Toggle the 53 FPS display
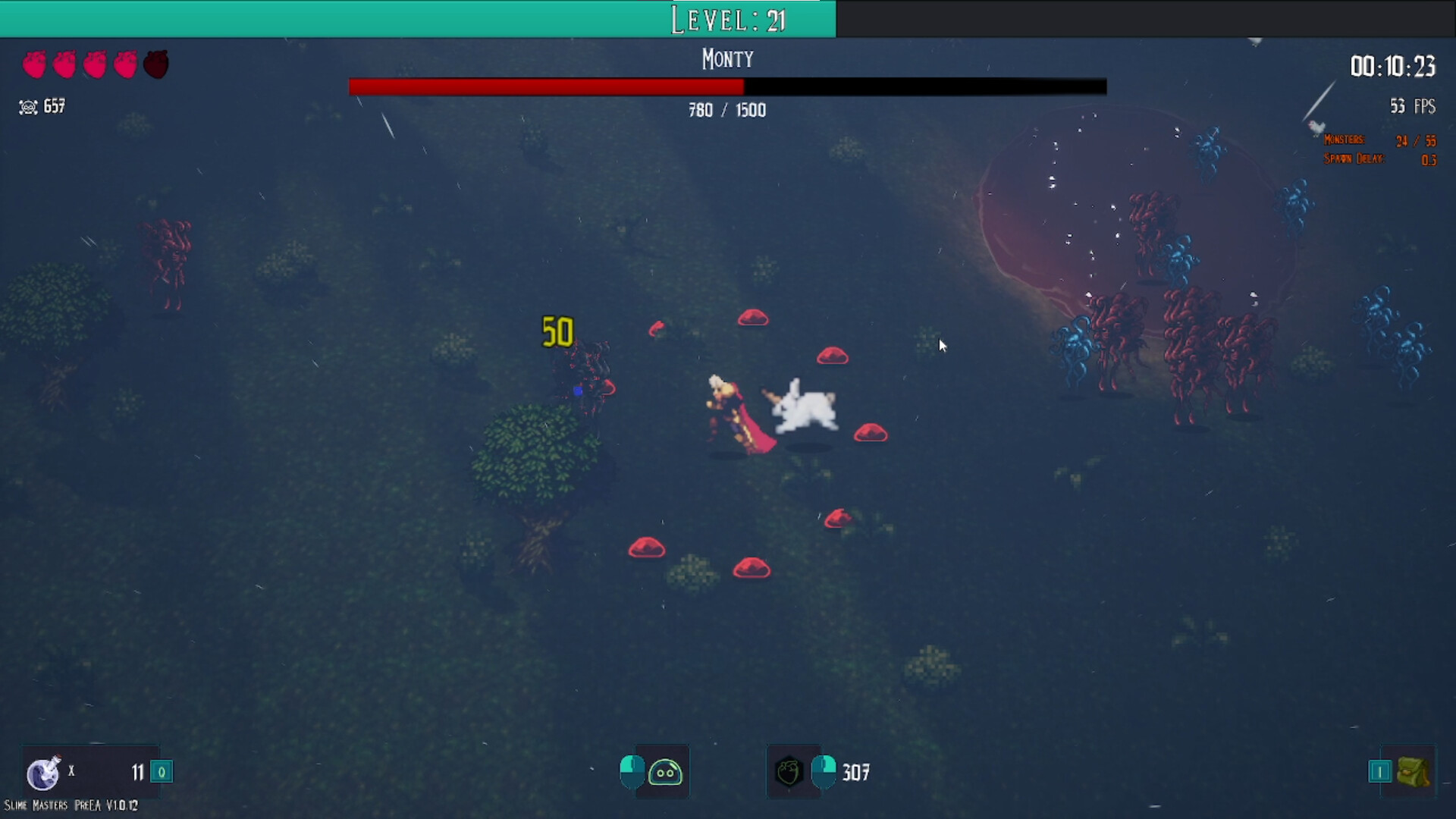This screenshot has width=1456, height=819. 1414,105
